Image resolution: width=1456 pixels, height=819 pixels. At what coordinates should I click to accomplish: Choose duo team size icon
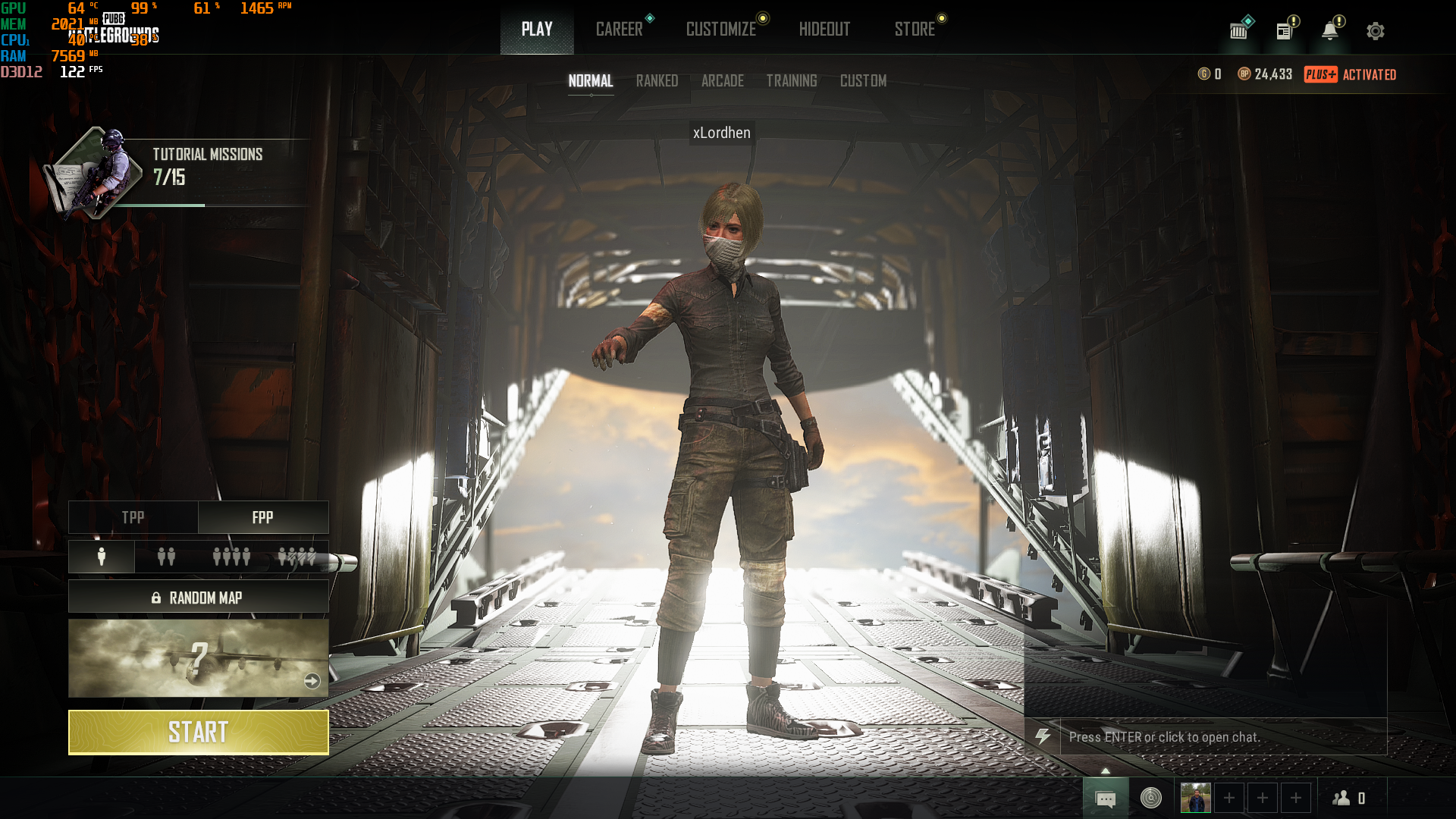coord(166,557)
